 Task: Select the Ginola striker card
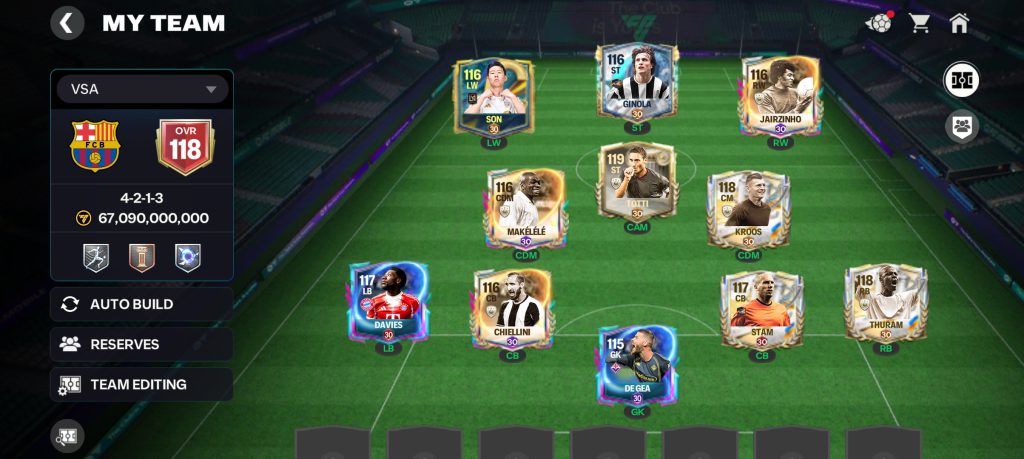click(x=637, y=84)
